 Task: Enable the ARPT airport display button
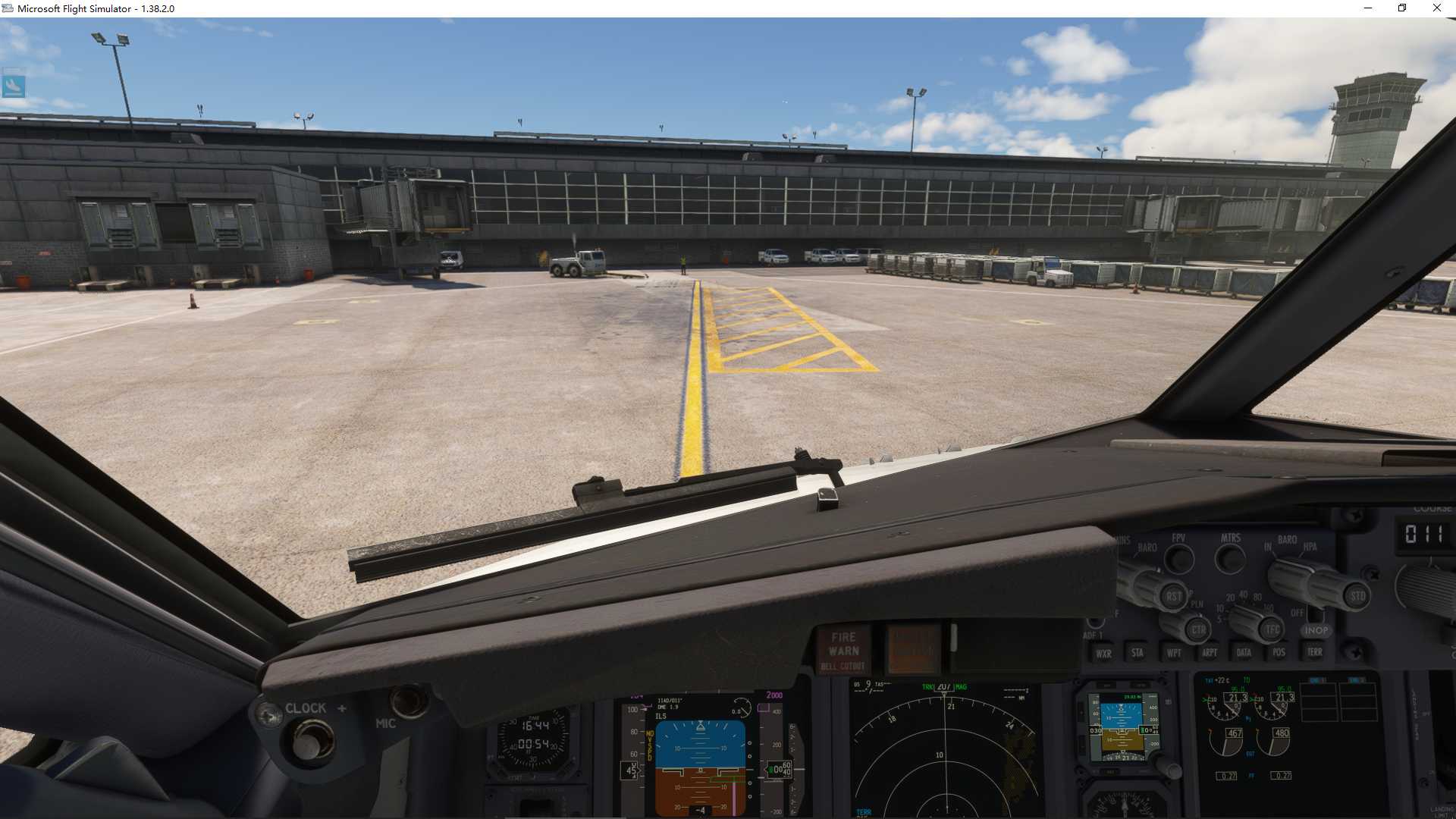[x=1210, y=652]
